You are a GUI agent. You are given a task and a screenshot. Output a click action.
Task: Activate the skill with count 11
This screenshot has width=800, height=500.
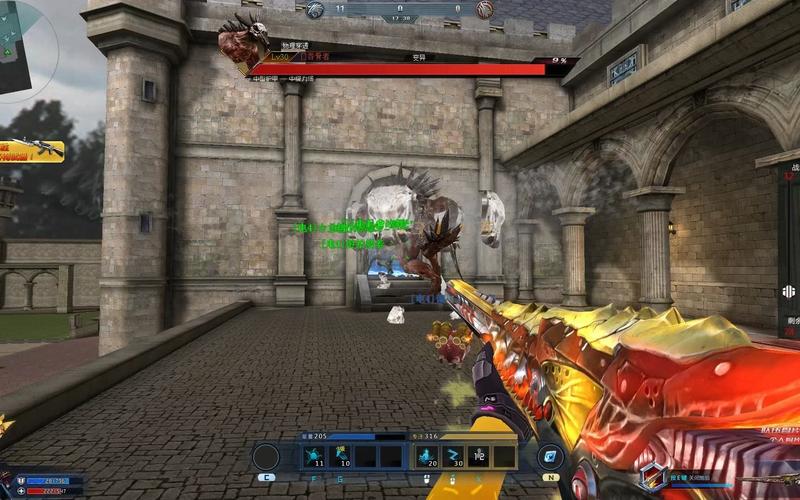click(313, 457)
